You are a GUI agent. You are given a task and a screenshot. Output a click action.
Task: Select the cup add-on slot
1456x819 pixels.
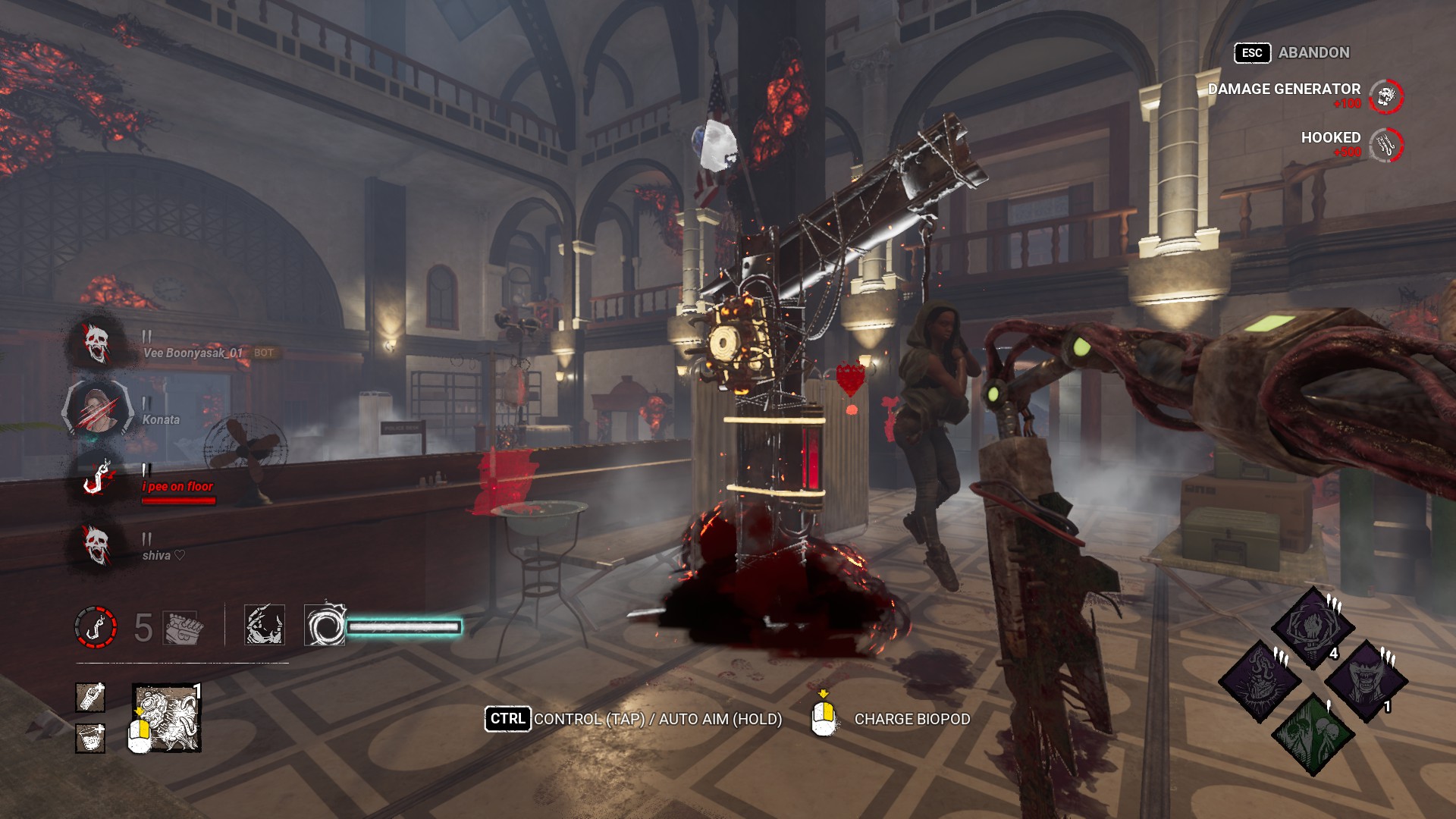90,738
